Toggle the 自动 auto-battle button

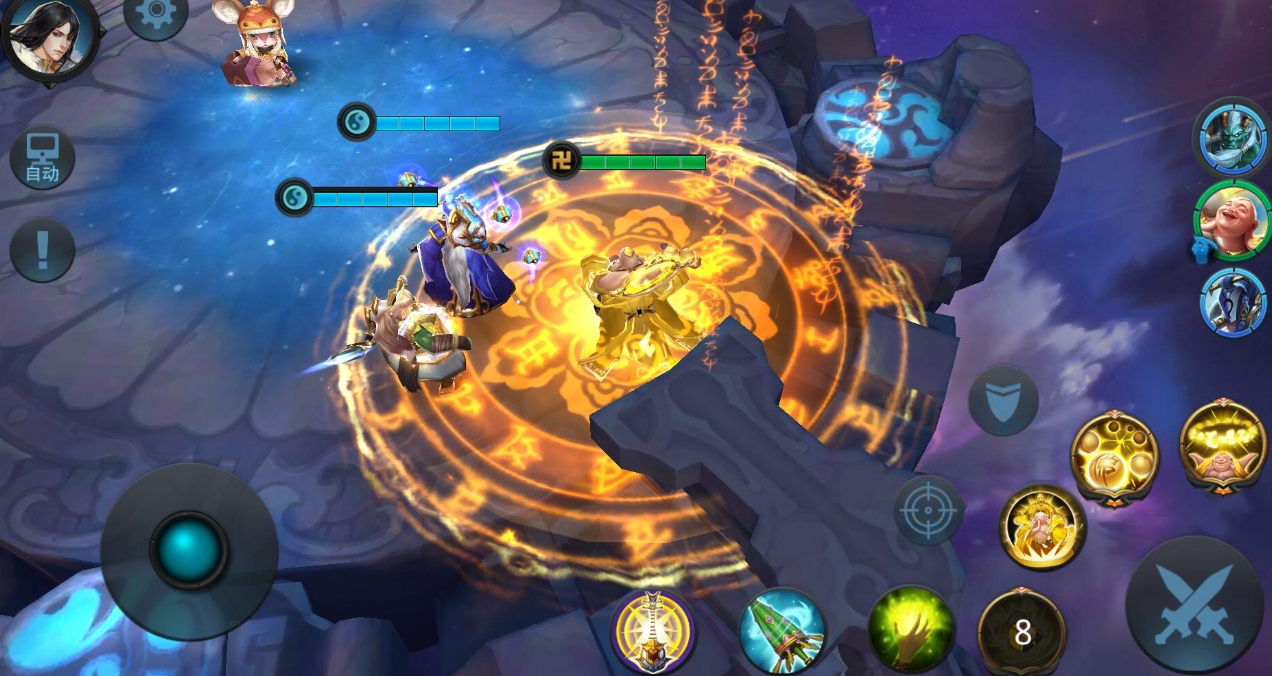click(x=42, y=158)
